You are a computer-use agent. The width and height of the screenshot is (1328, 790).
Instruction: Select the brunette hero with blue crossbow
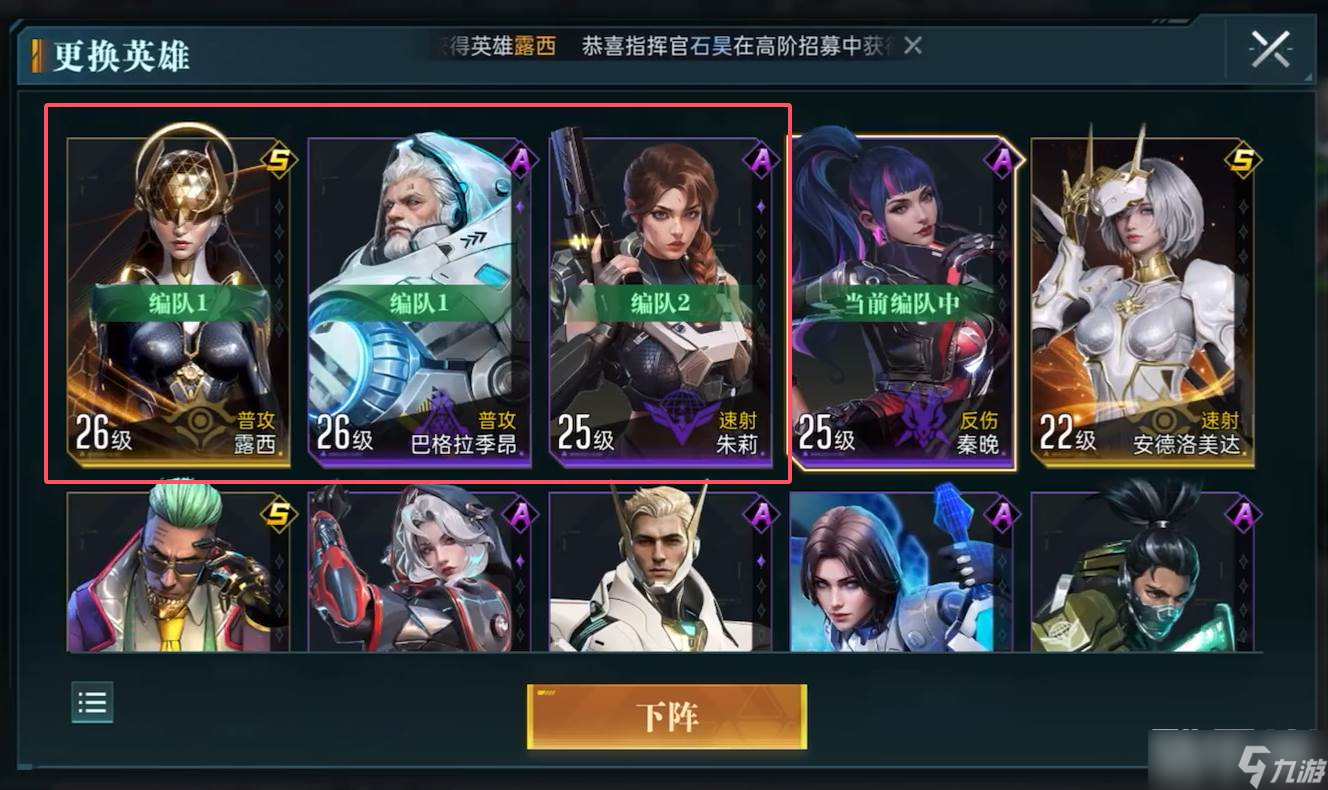[x=901, y=572]
